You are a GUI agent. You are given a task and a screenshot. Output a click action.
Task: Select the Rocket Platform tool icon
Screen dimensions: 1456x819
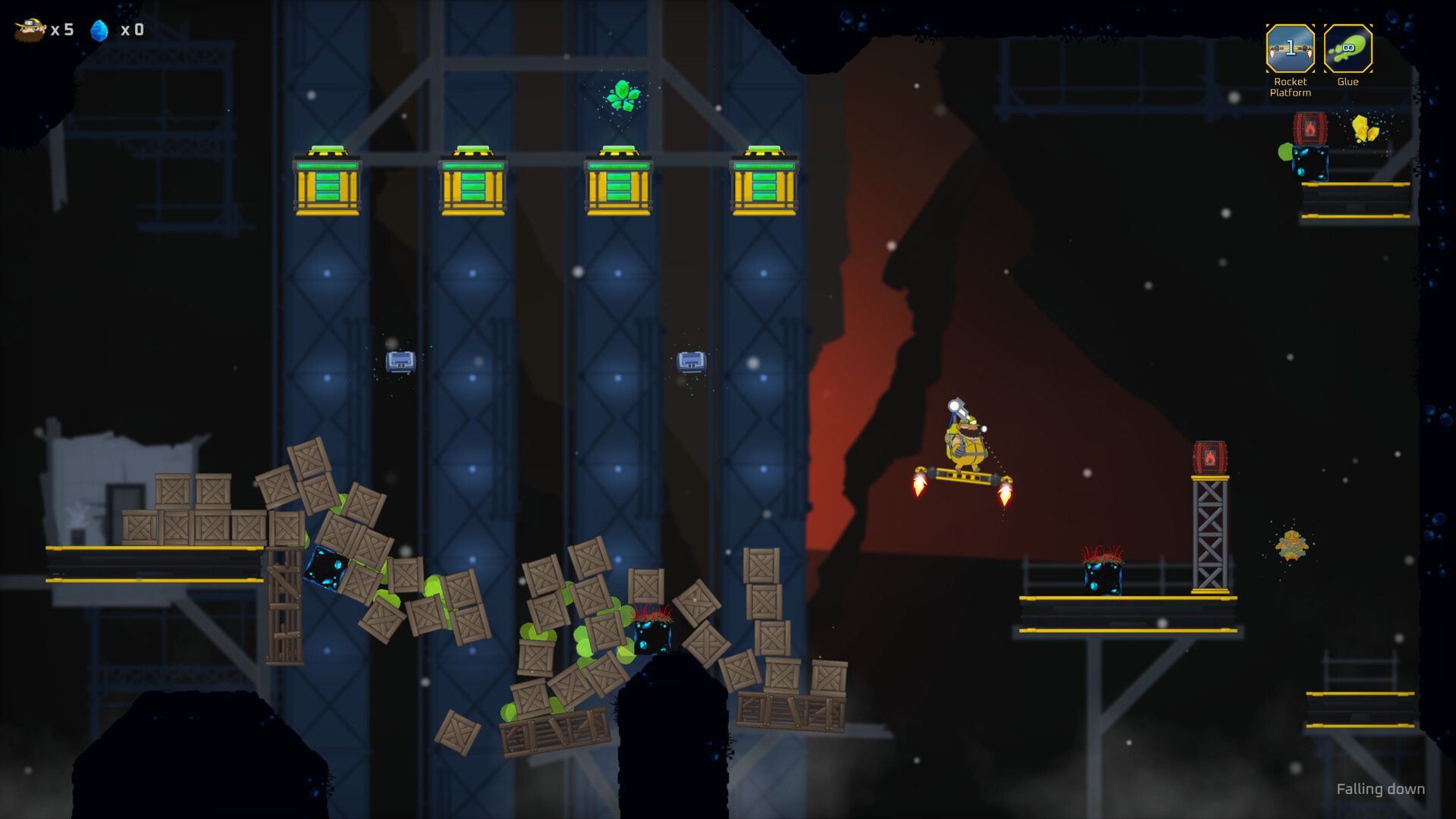1290,49
